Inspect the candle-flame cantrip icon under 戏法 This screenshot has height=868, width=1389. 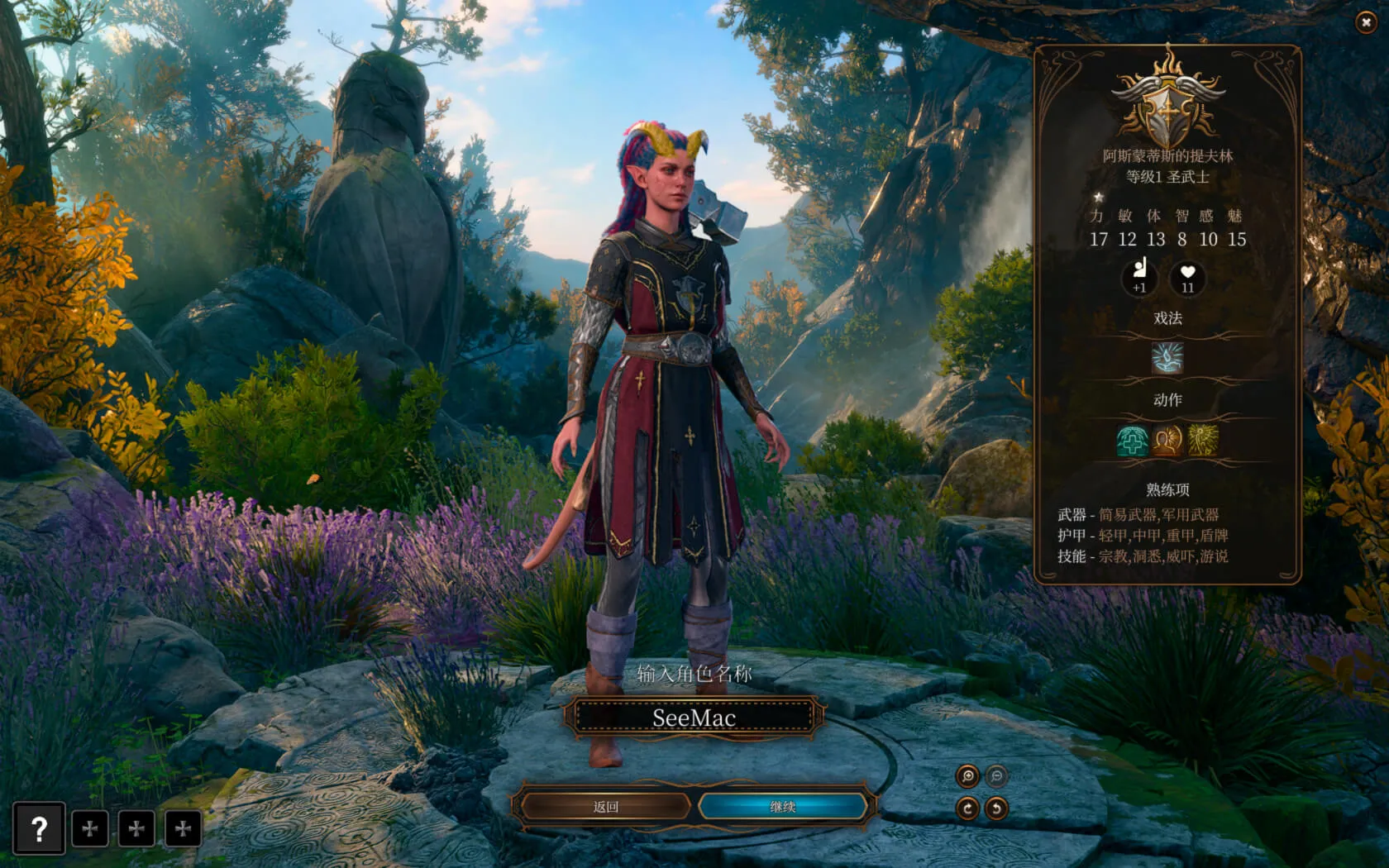1167,359
